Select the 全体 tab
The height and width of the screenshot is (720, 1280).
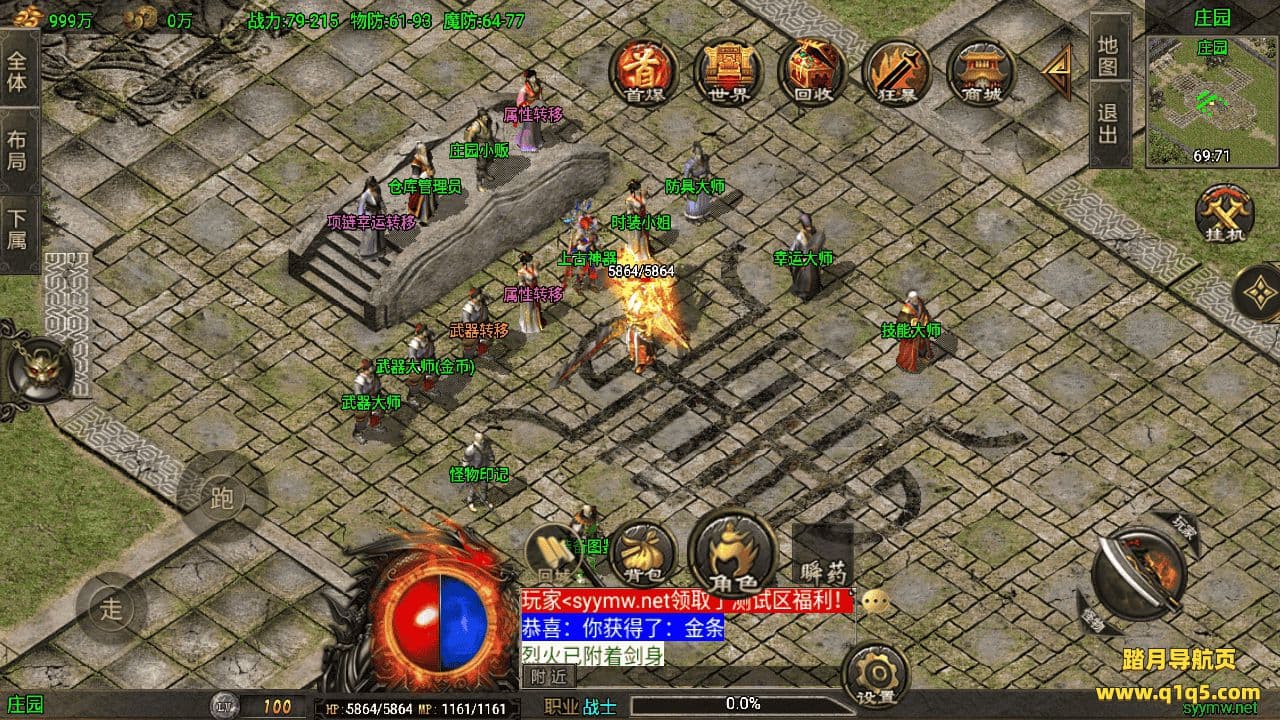[18, 71]
